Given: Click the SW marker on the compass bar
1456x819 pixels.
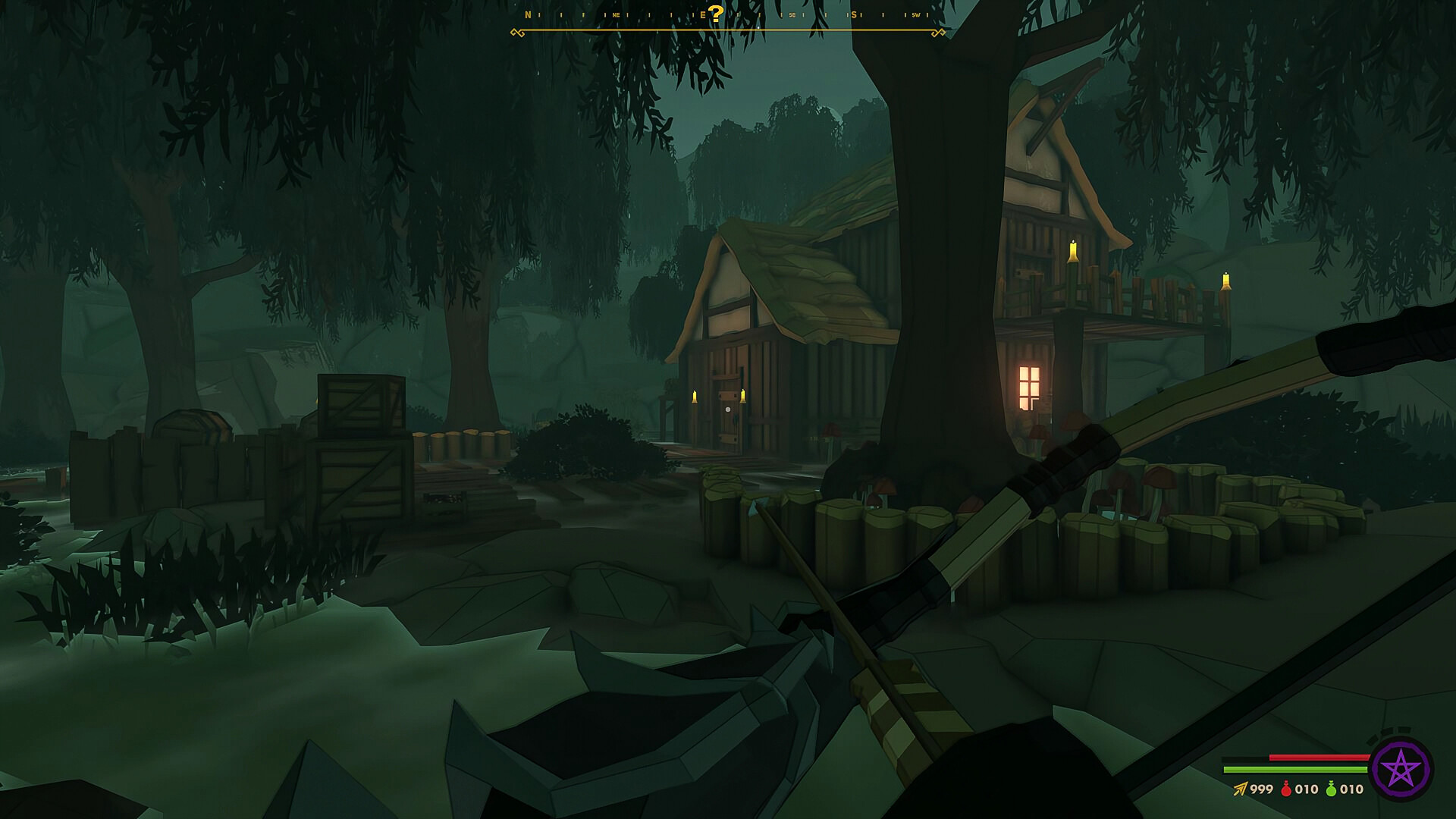Looking at the screenshot, I should point(917,14).
